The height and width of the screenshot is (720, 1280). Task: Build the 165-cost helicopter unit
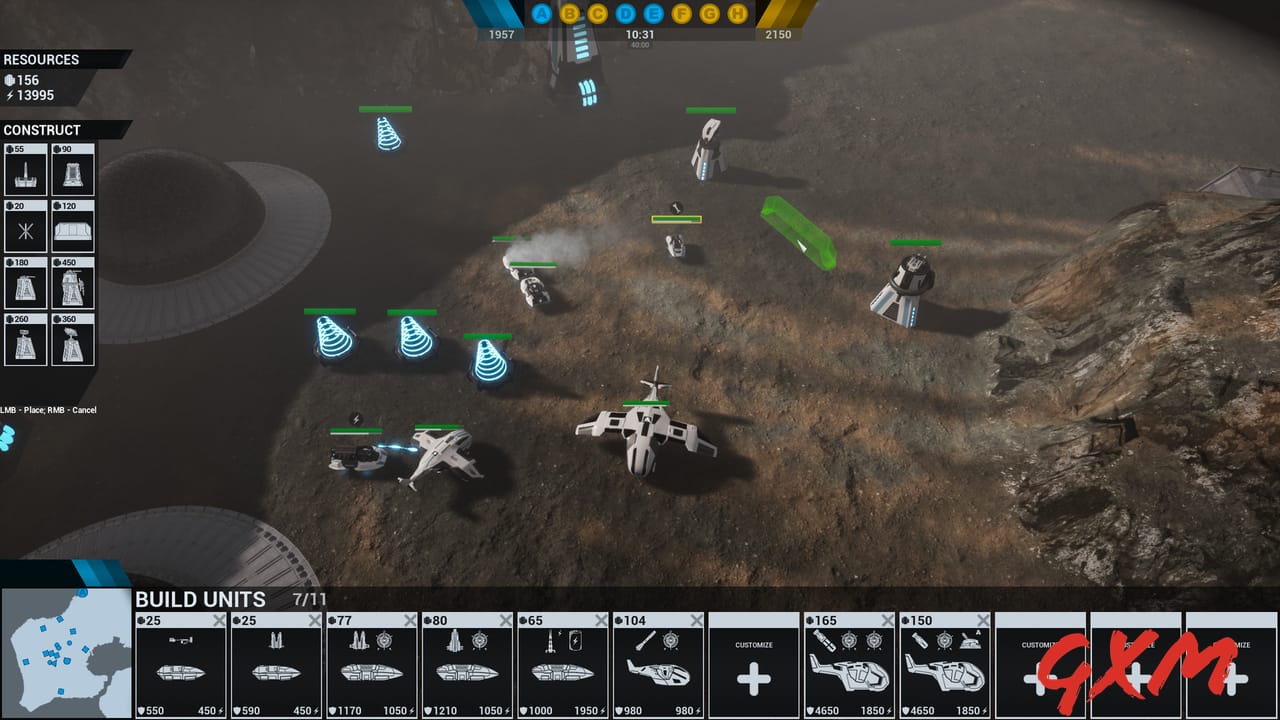849,665
